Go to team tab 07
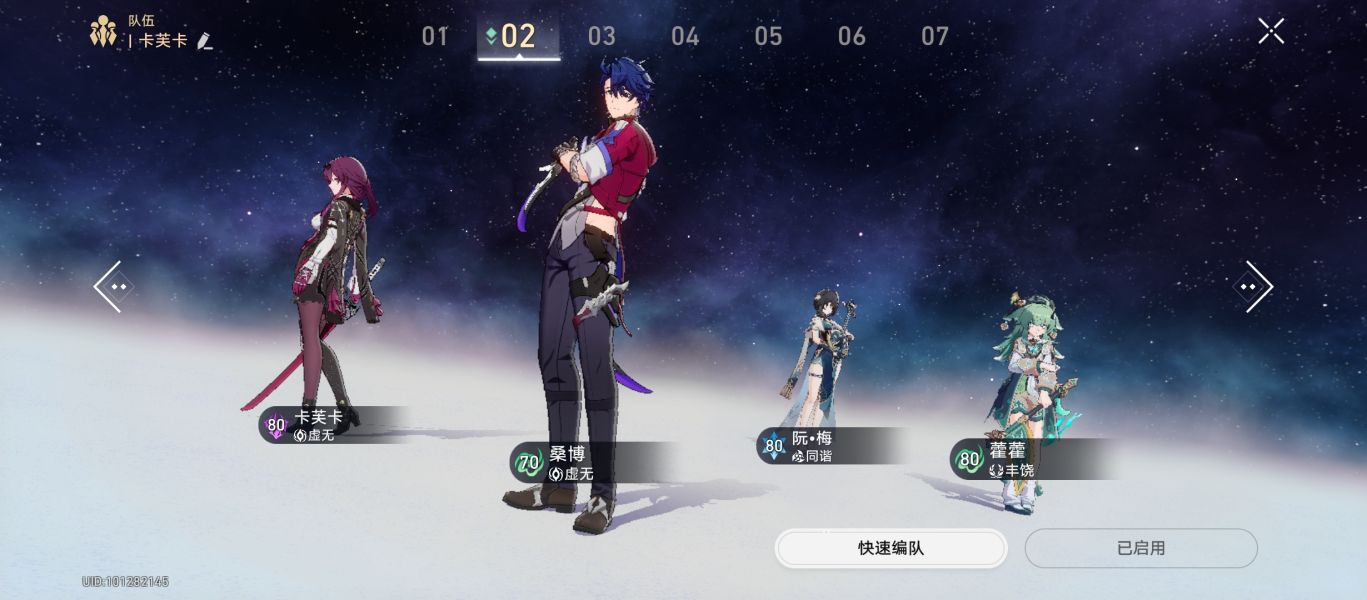Screen dimensions: 1367x600 click(x=934, y=36)
